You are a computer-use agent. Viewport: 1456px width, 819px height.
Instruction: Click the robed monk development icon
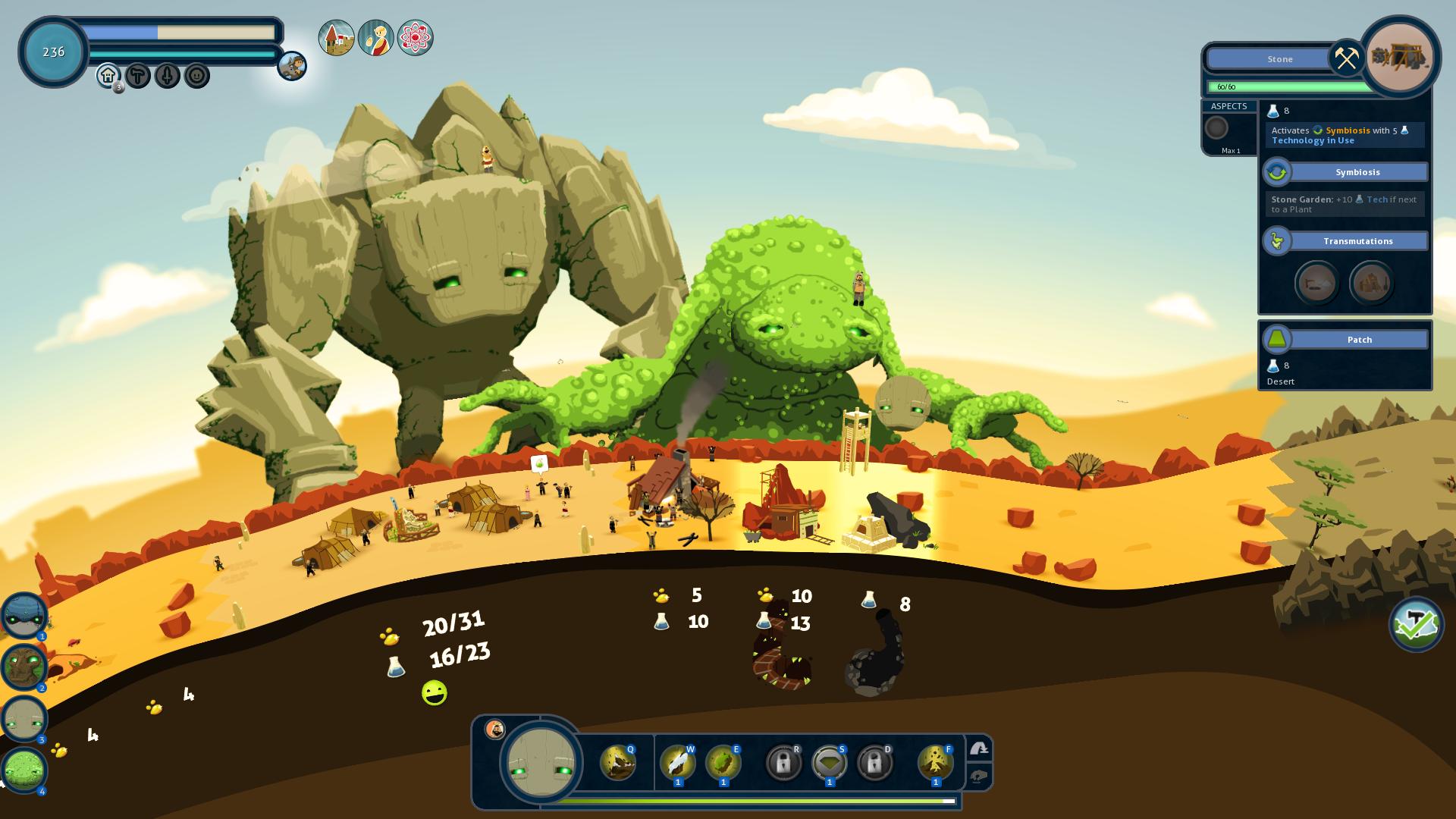375,38
